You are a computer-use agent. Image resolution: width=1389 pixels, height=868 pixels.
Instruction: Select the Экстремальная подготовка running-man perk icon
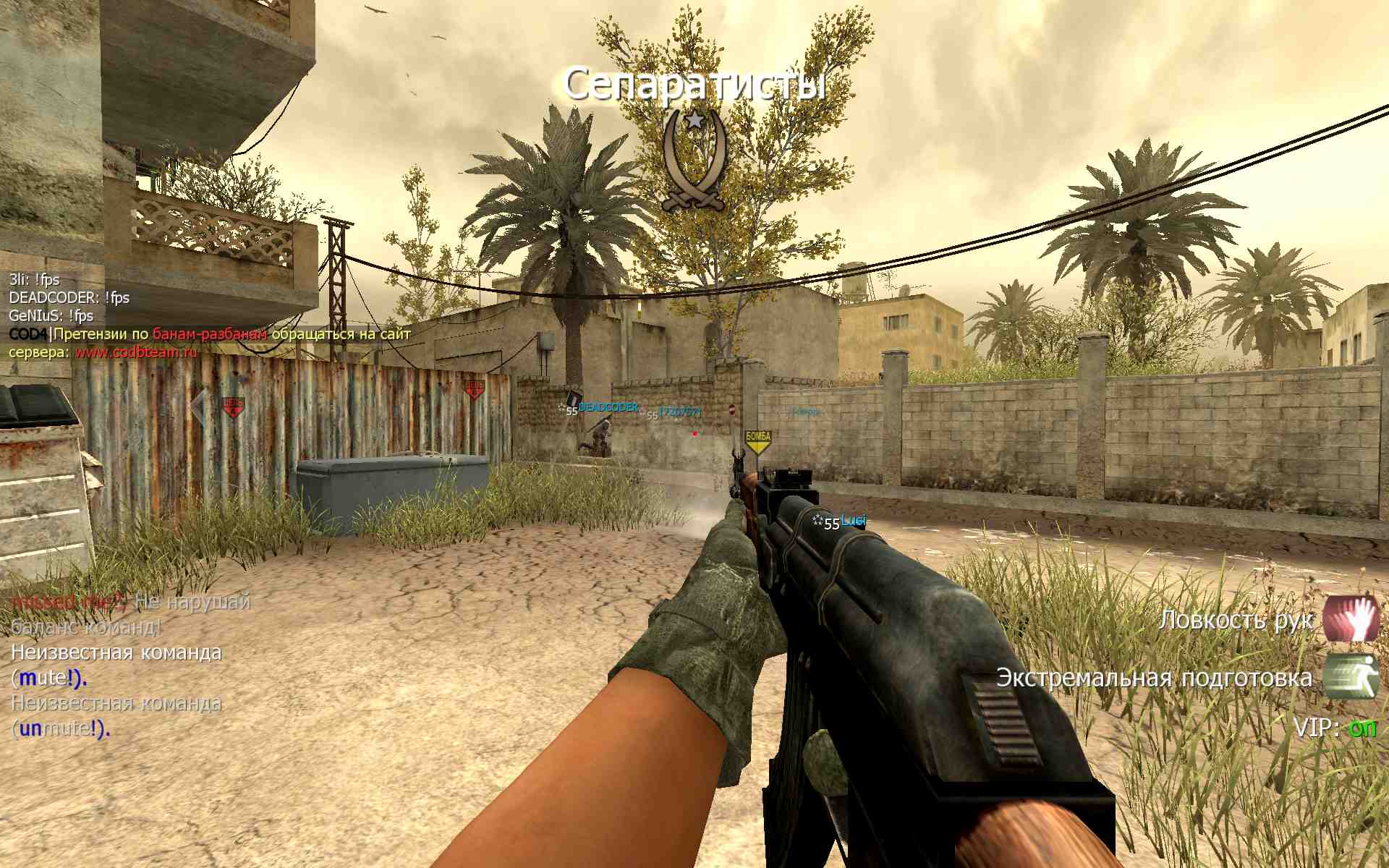(1351, 676)
